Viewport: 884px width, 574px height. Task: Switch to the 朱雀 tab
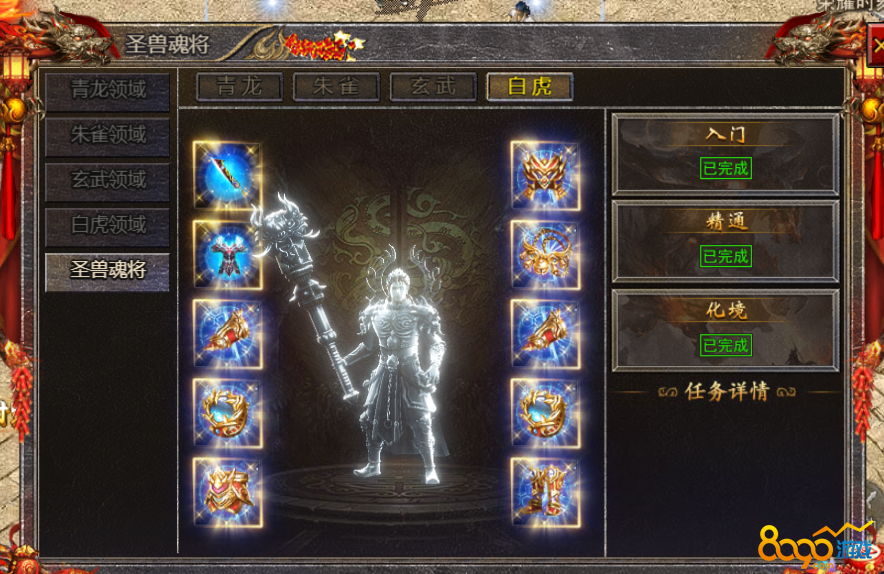click(336, 86)
